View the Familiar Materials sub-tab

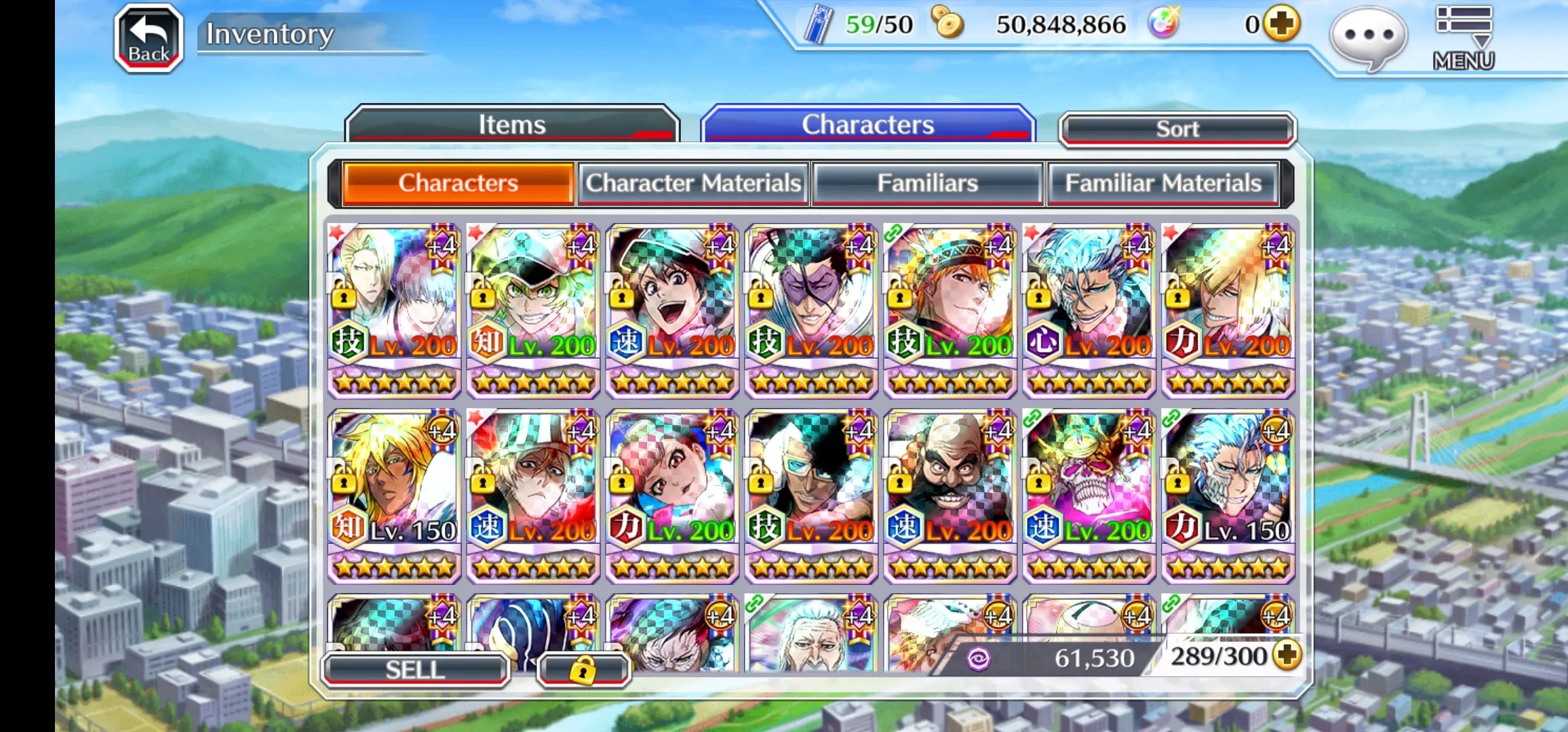coord(1162,183)
